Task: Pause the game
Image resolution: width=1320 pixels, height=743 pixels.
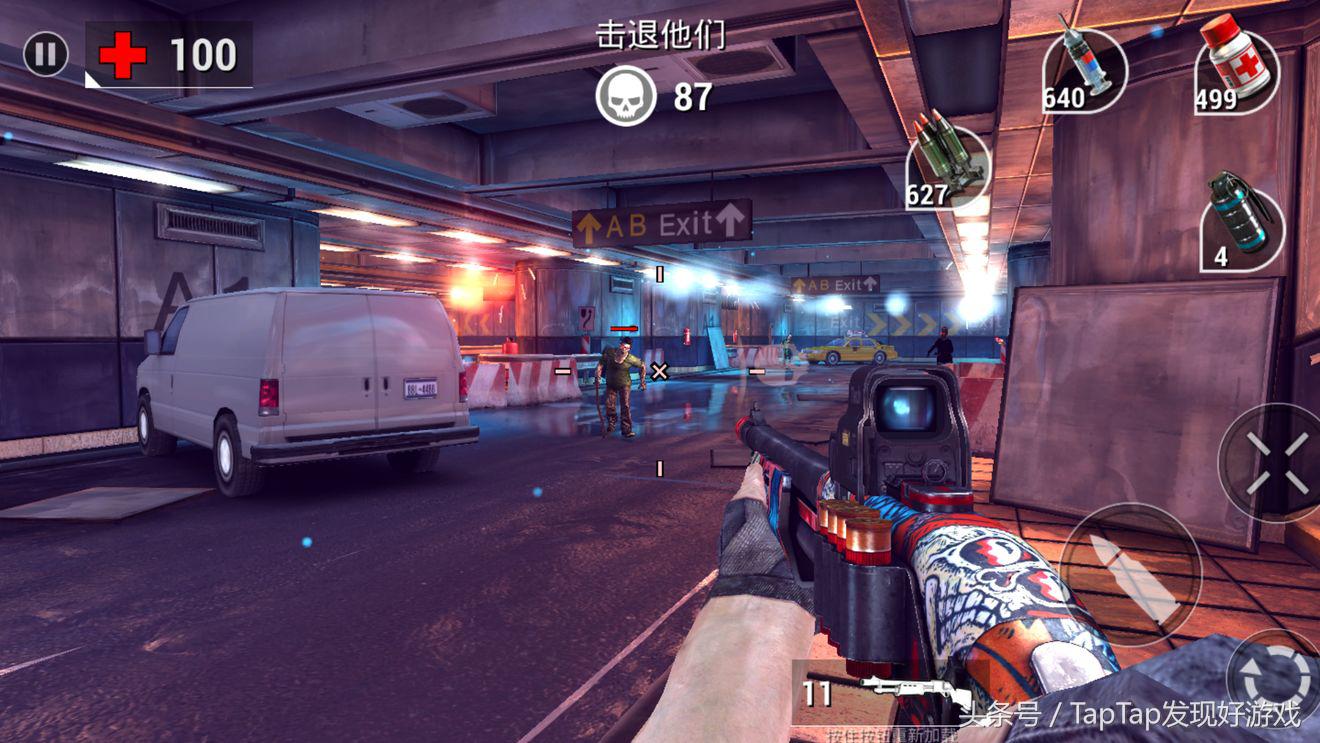Action: (x=45, y=55)
